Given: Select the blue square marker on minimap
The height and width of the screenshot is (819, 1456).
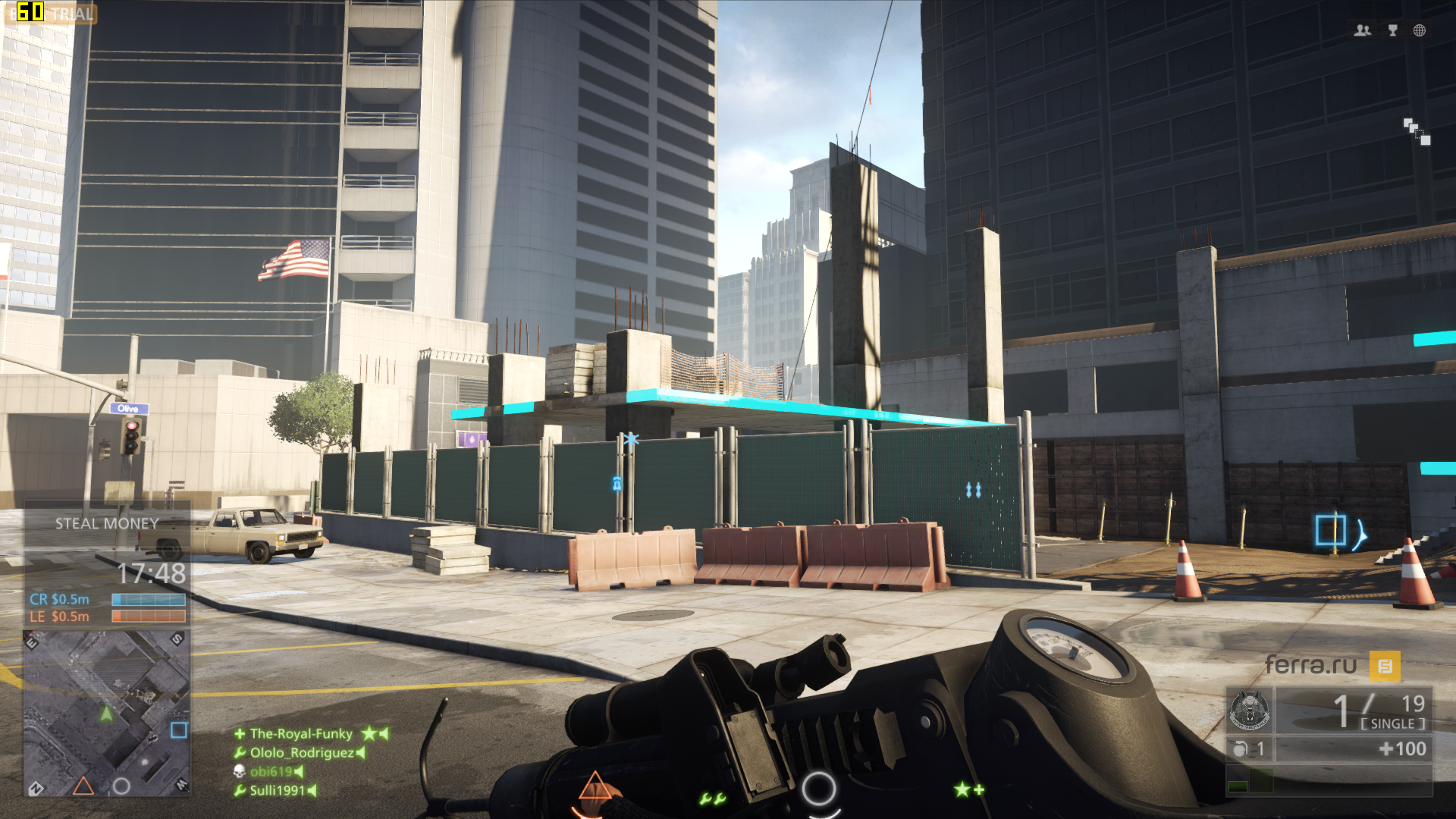Looking at the screenshot, I should click(x=179, y=730).
